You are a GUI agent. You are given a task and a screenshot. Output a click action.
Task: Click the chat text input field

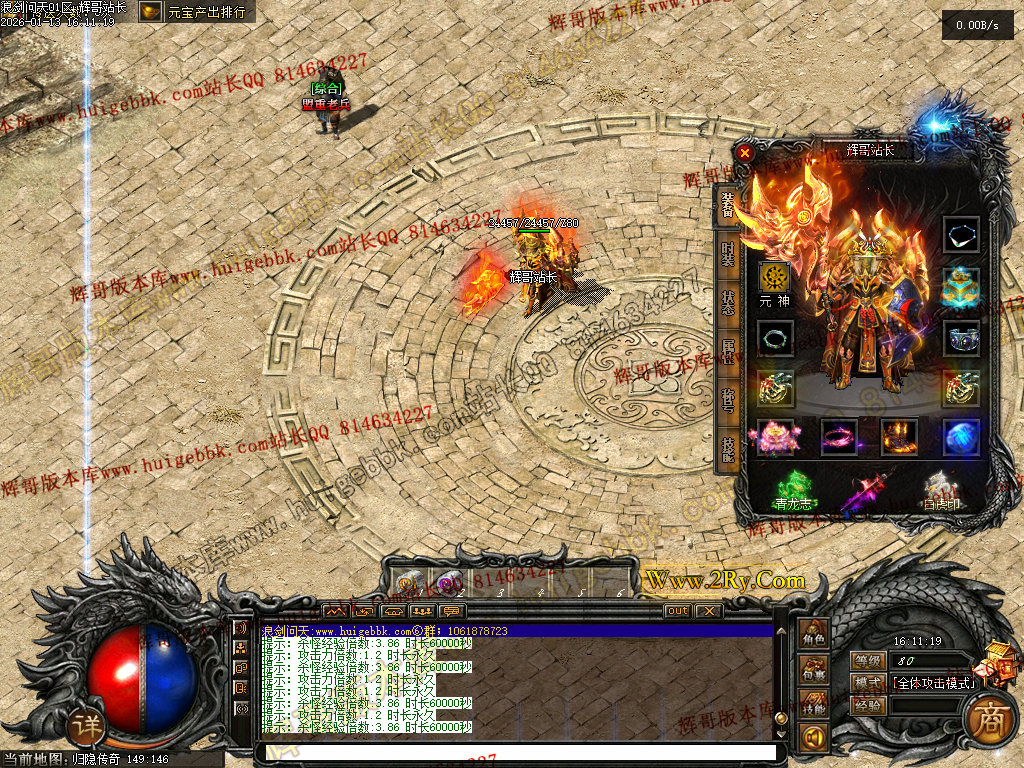click(x=517, y=752)
